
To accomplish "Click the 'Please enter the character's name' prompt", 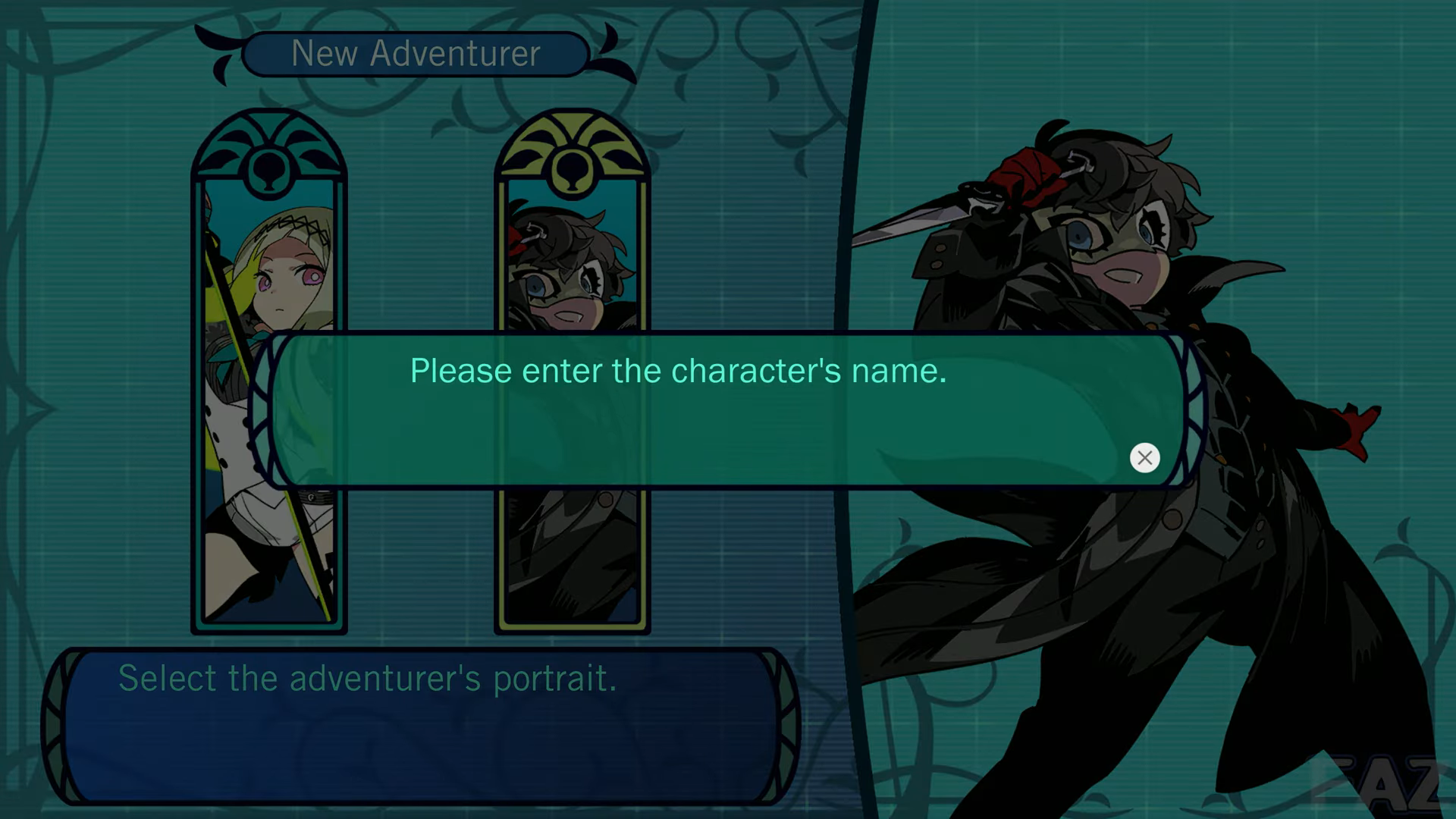I will tap(677, 371).
